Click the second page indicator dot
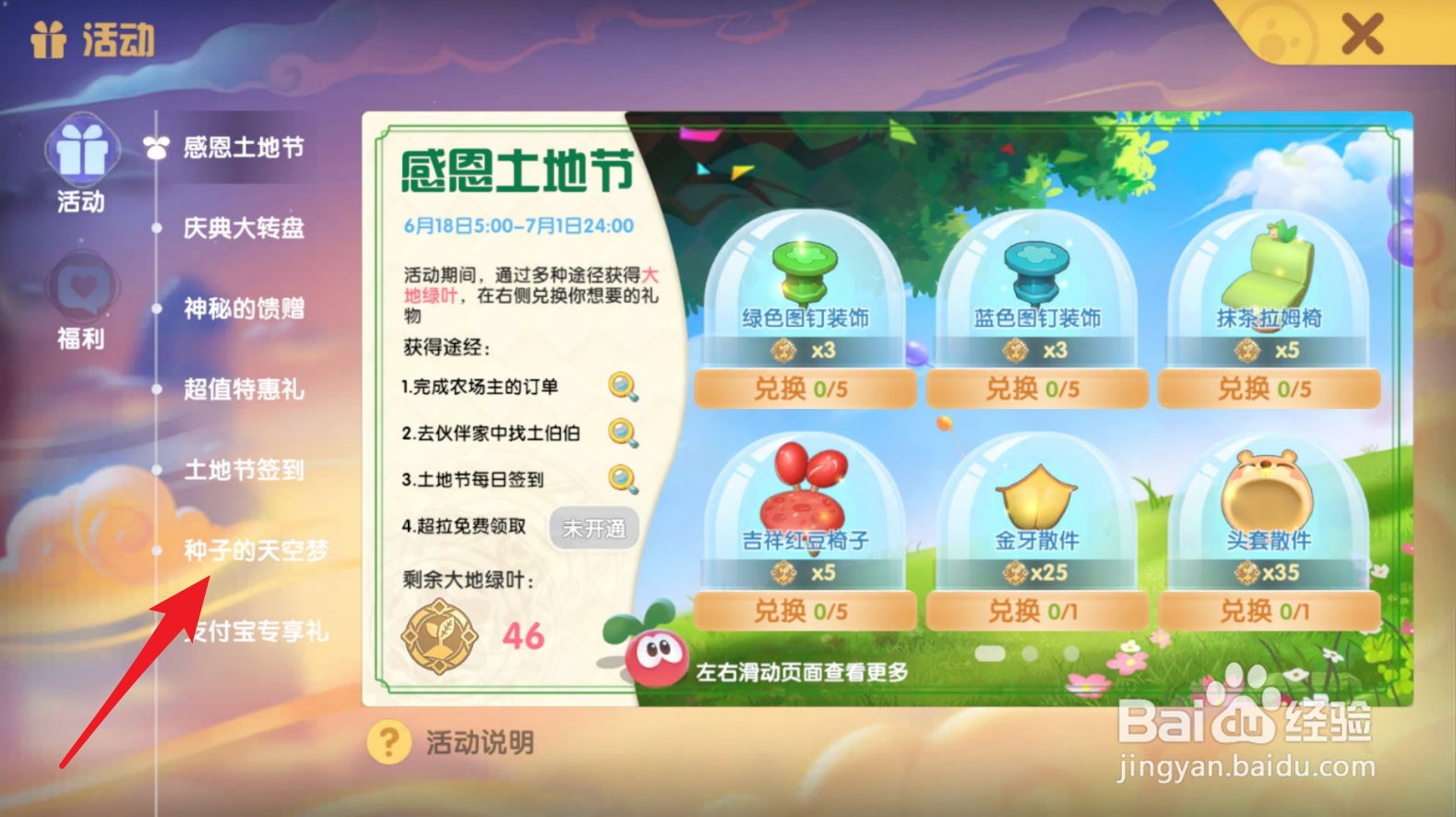This screenshot has width=1456, height=817. [x=1028, y=652]
